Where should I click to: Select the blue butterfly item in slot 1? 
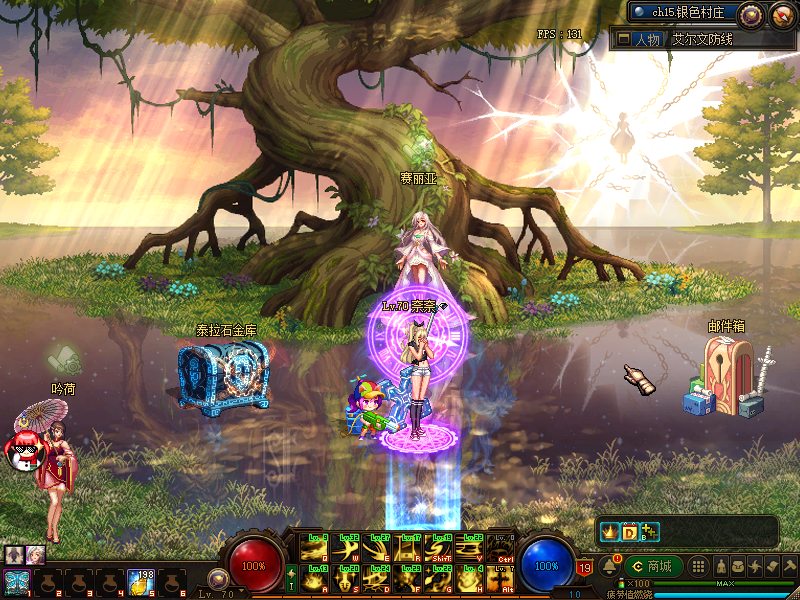point(16,581)
